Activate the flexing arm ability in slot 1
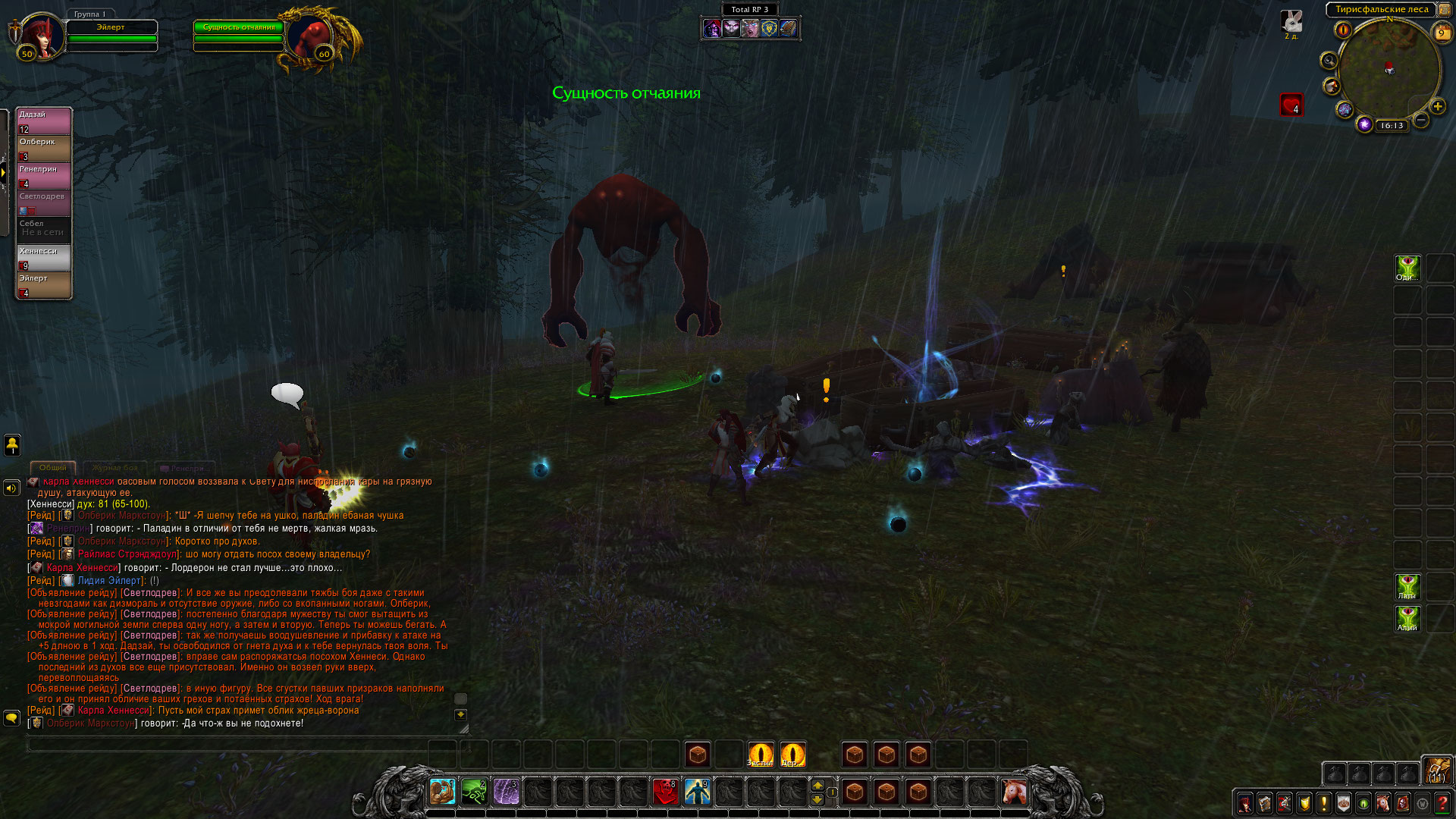The image size is (1456, 819). click(x=442, y=792)
